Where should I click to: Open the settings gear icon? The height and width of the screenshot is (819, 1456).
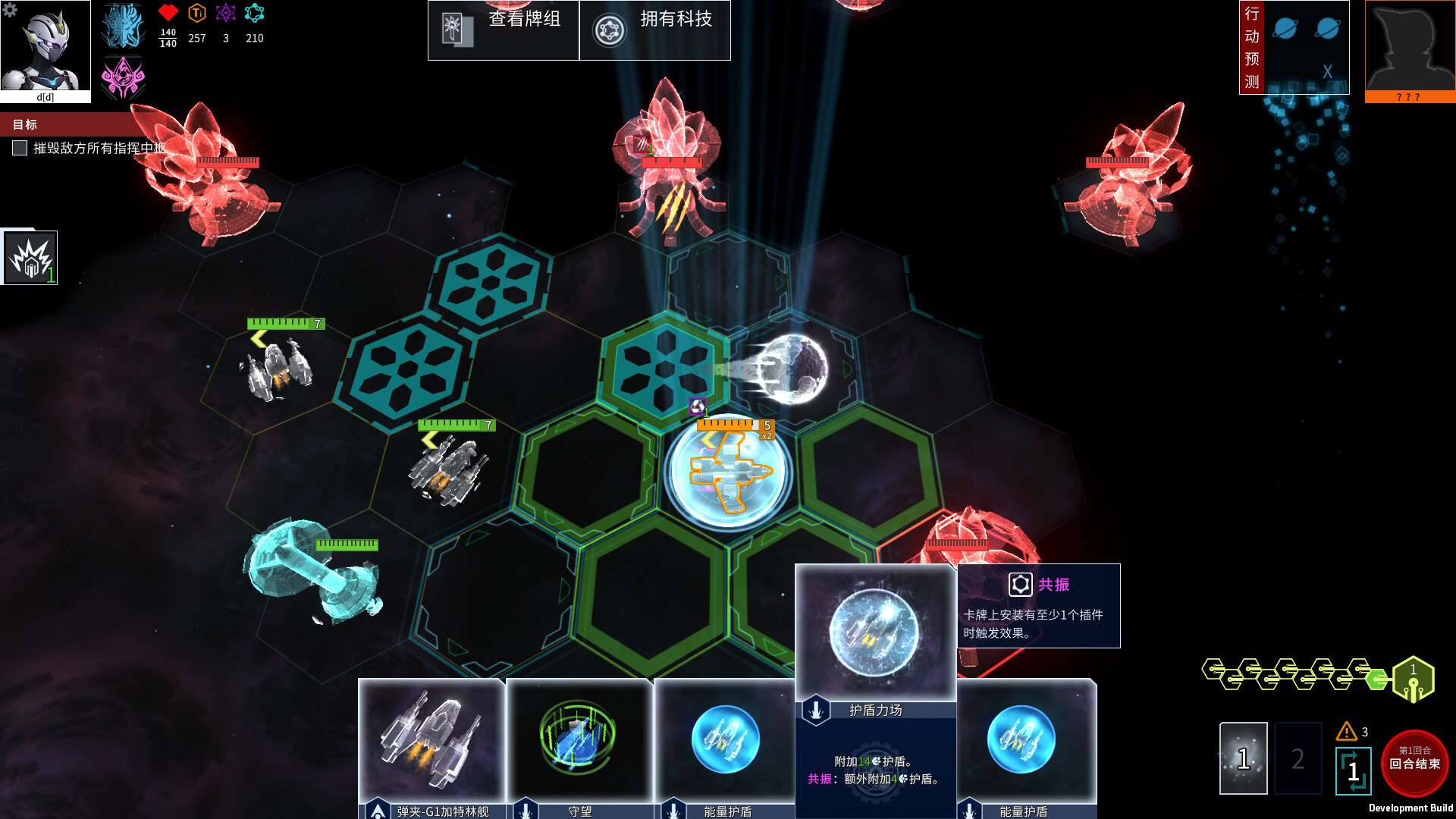pyautogui.click(x=10, y=10)
